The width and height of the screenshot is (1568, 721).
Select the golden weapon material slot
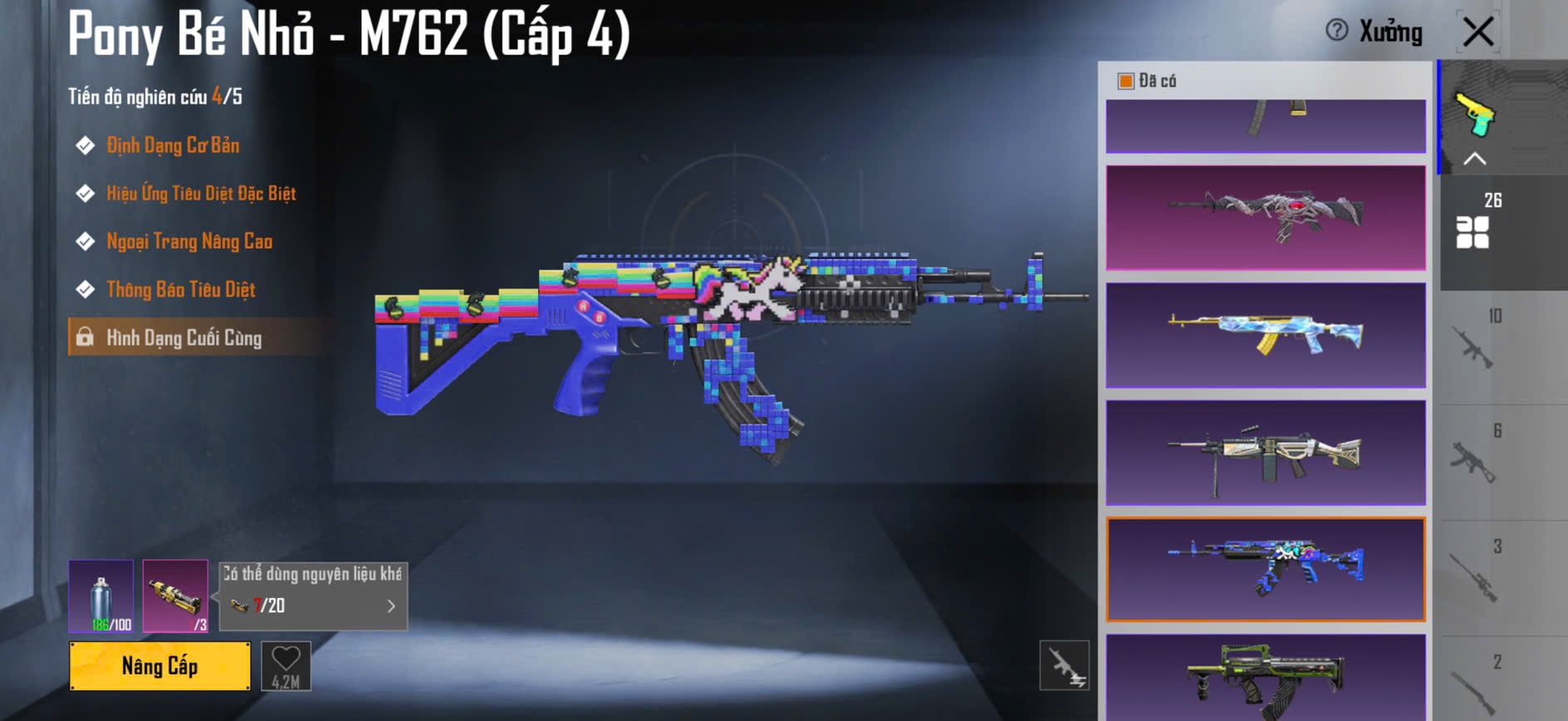point(175,596)
